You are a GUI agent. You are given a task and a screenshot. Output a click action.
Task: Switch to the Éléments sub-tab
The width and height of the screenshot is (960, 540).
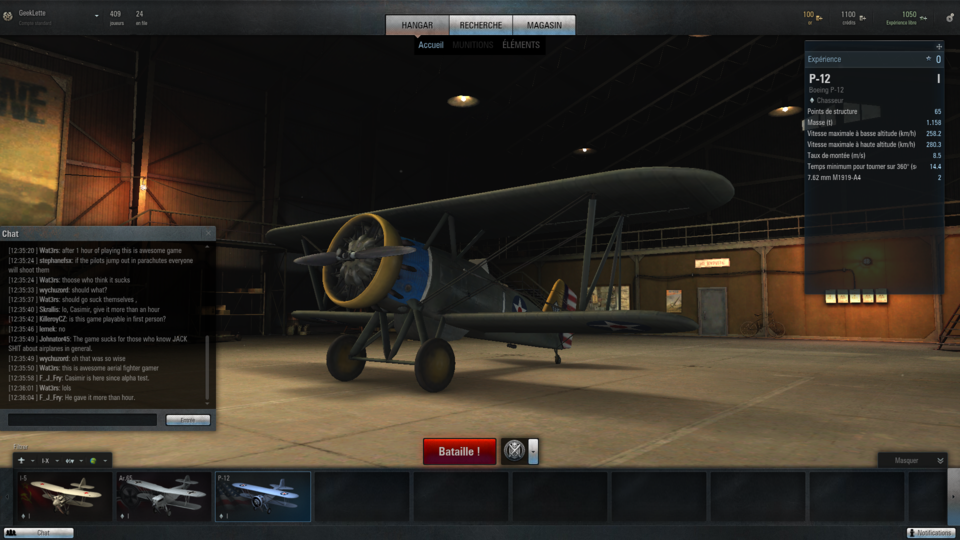pos(520,45)
